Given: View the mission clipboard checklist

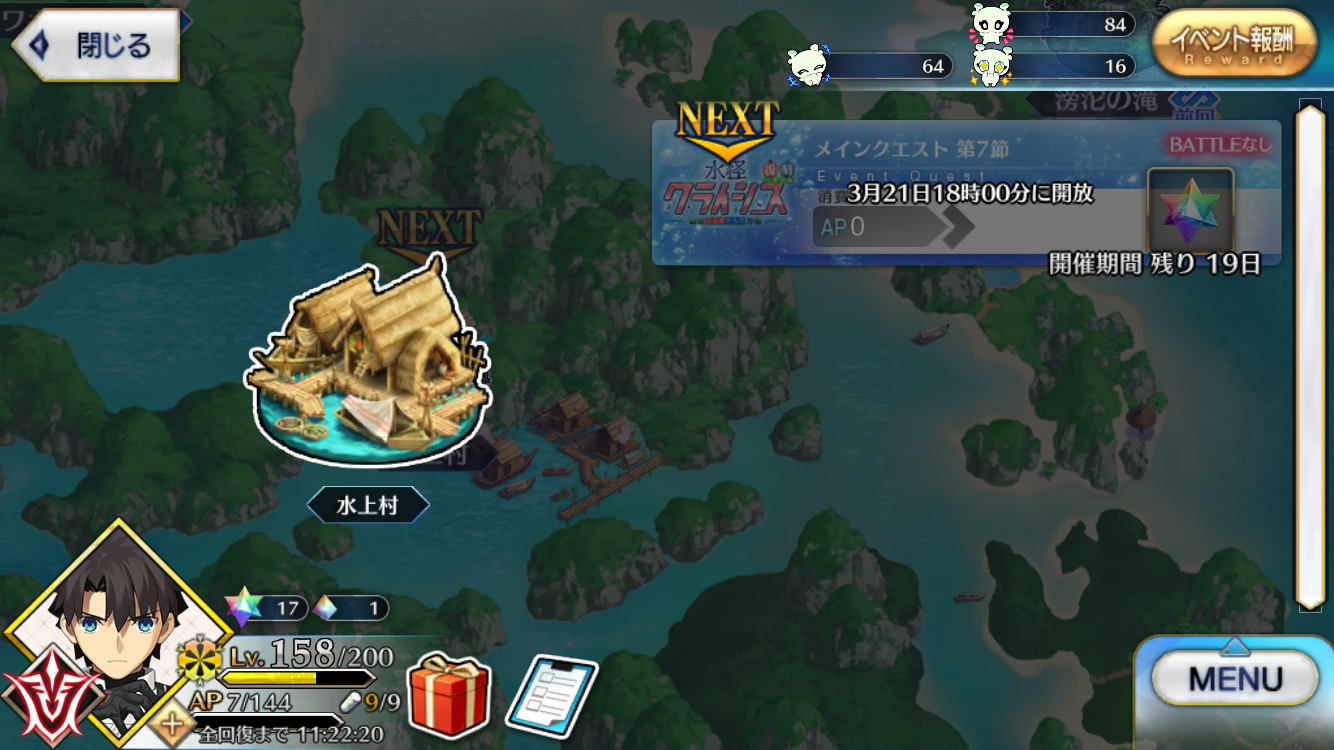Looking at the screenshot, I should click(x=551, y=694).
